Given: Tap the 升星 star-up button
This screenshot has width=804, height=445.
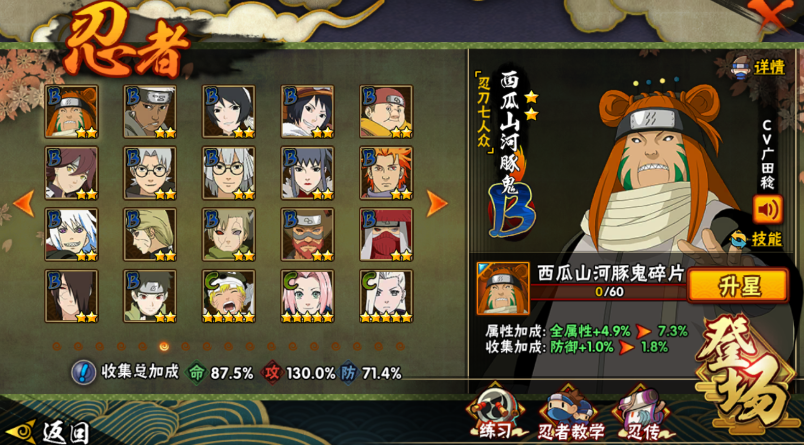Looking at the screenshot, I should [x=738, y=285].
